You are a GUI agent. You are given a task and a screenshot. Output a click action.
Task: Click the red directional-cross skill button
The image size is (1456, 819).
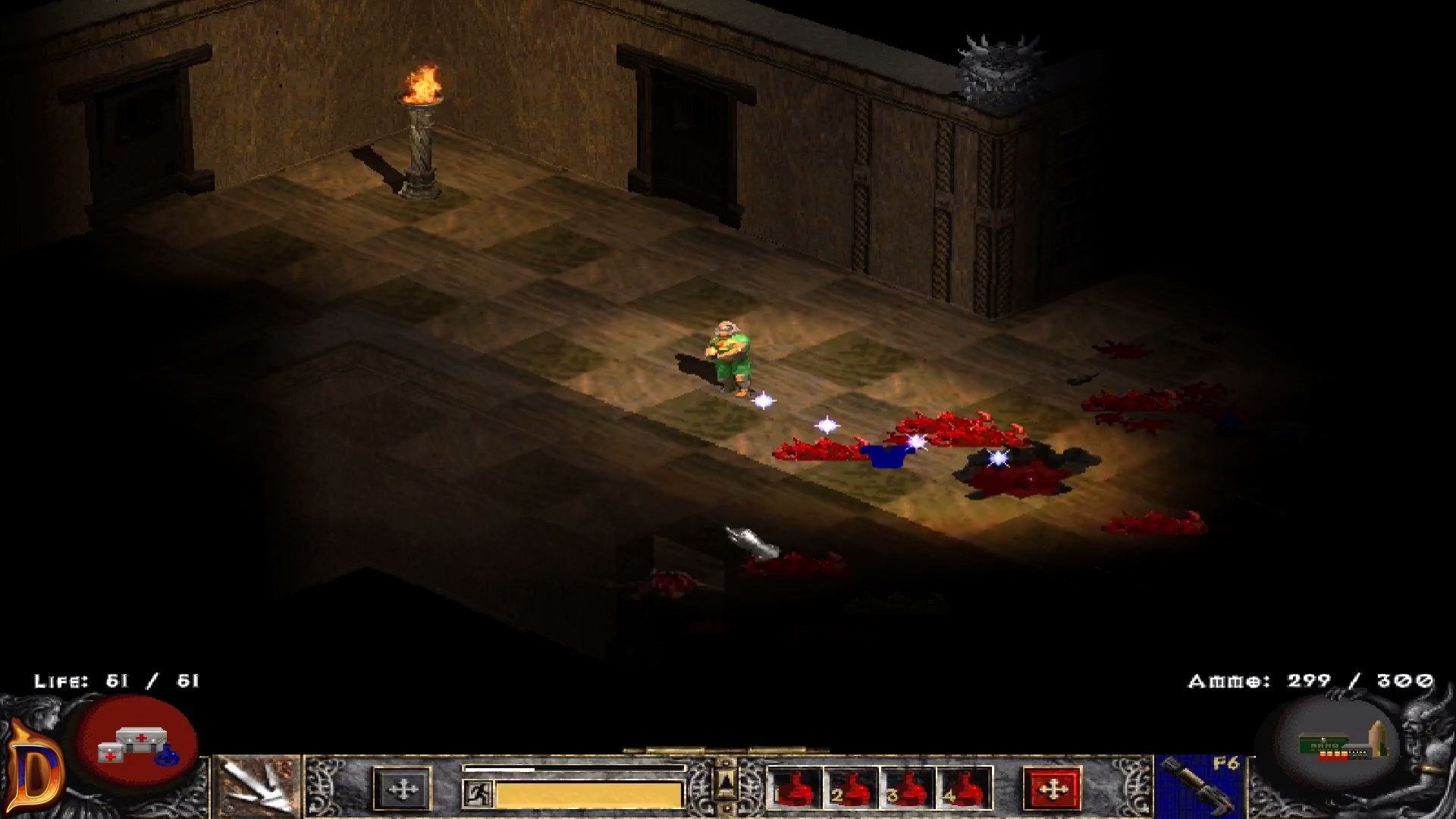pyautogui.click(x=1054, y=789)
